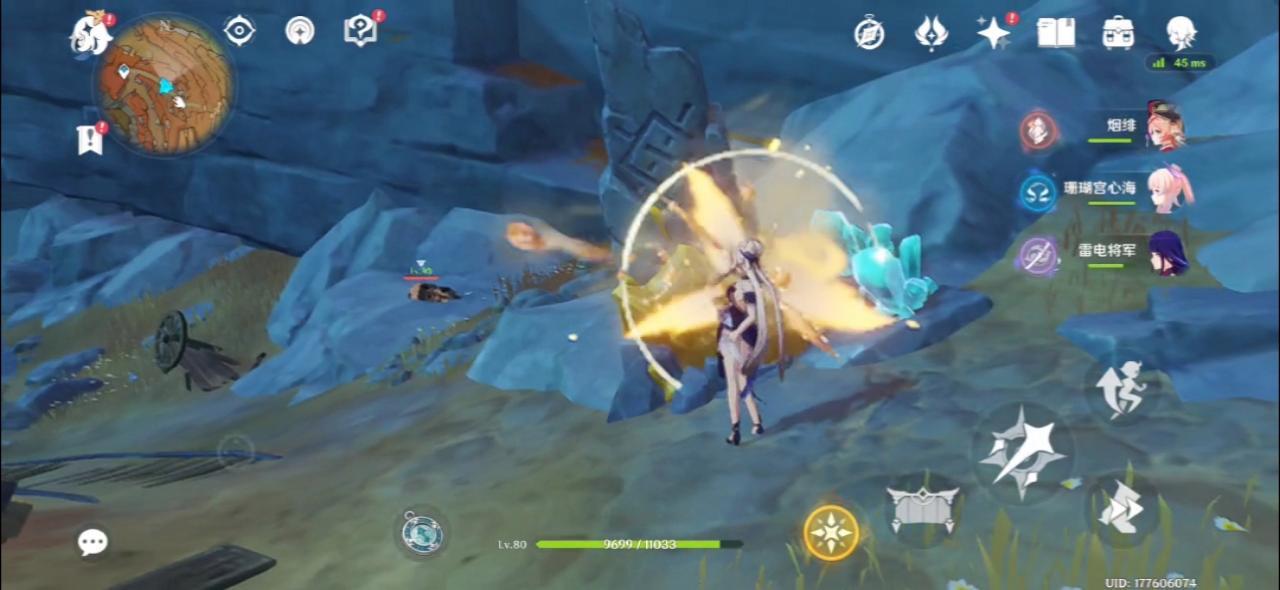Open the Paimon main menu
1280x590 pixels.
(x=90, y=35)
